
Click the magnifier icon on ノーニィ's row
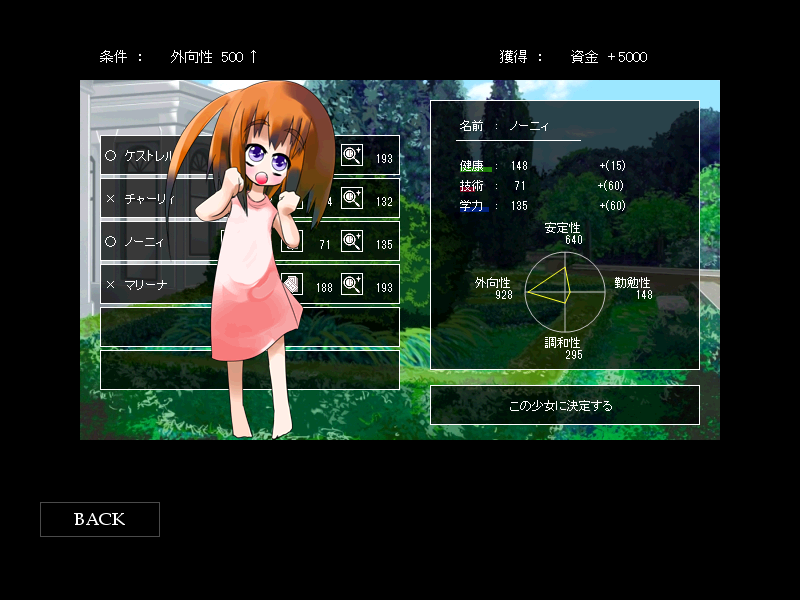[x=352, y=241]
